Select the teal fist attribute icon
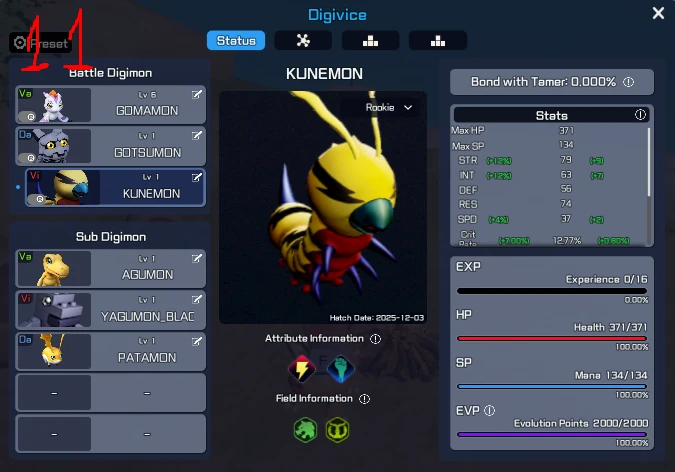The width and height of the screenshot is (675, 472). 339,369
